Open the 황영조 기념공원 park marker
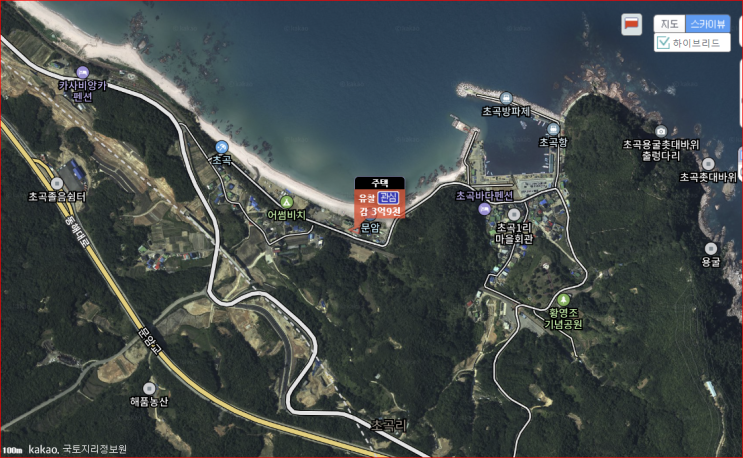The height and width of the screenshot is (458, 743). coord(563,300)
